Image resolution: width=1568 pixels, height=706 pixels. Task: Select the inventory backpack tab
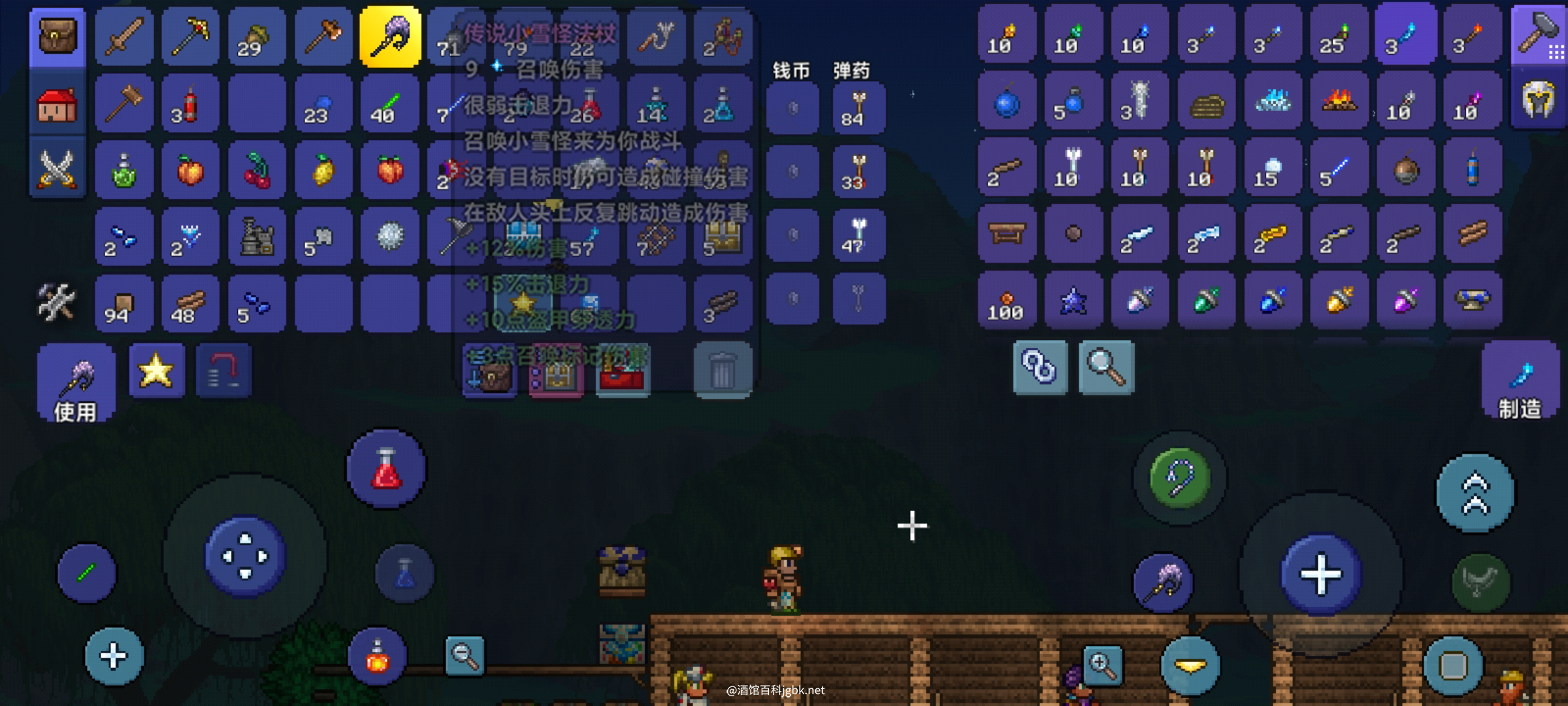[57, 37]
